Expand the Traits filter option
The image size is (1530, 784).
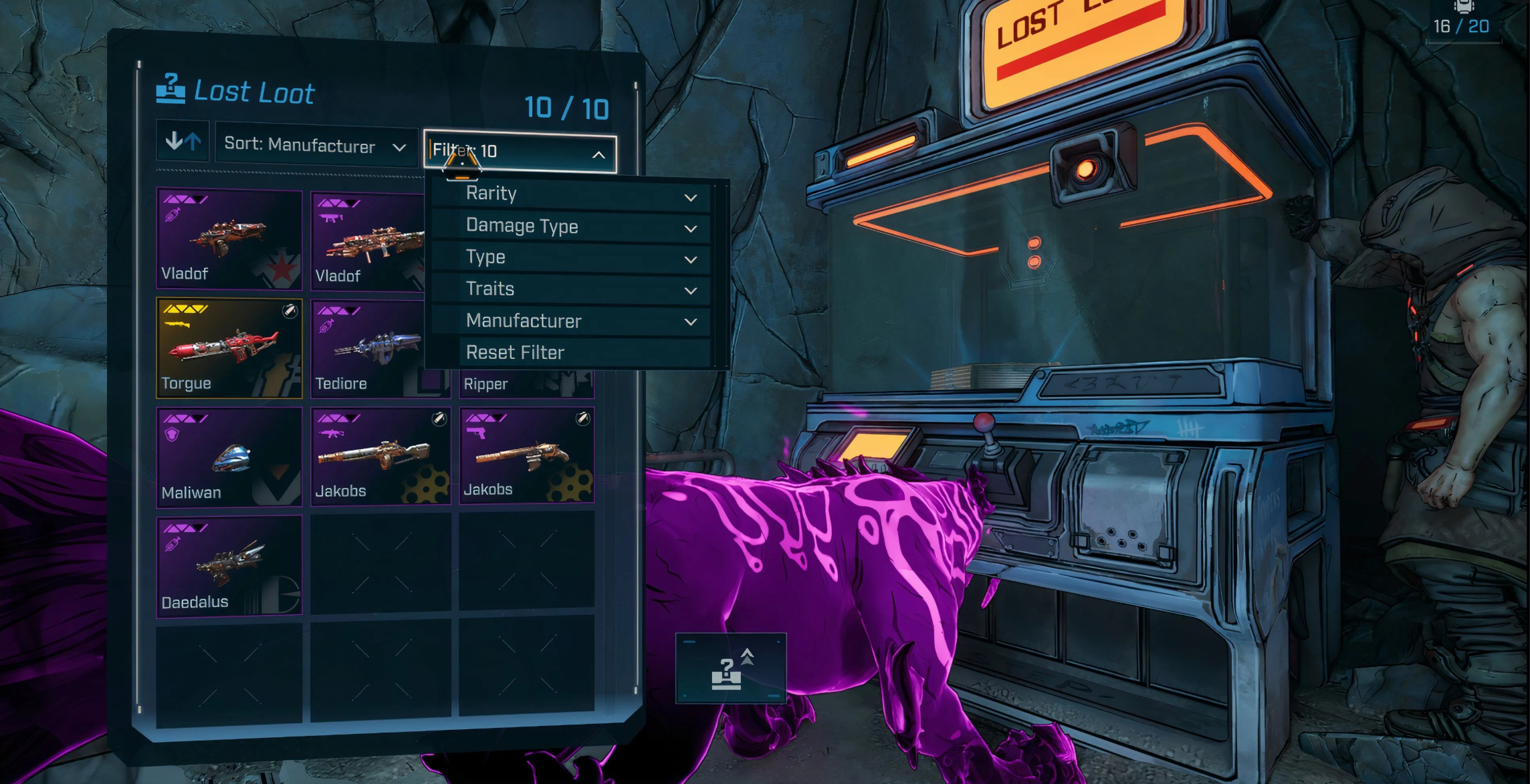[572, 289]
